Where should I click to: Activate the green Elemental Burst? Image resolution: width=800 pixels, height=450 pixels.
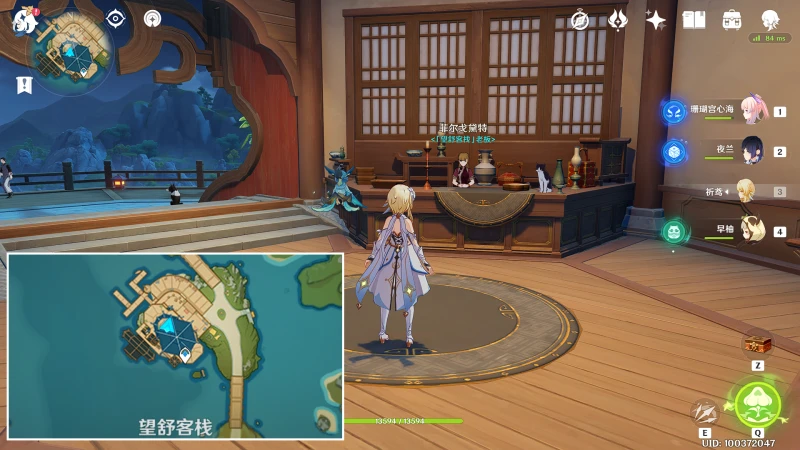click(x=757, y=403)
